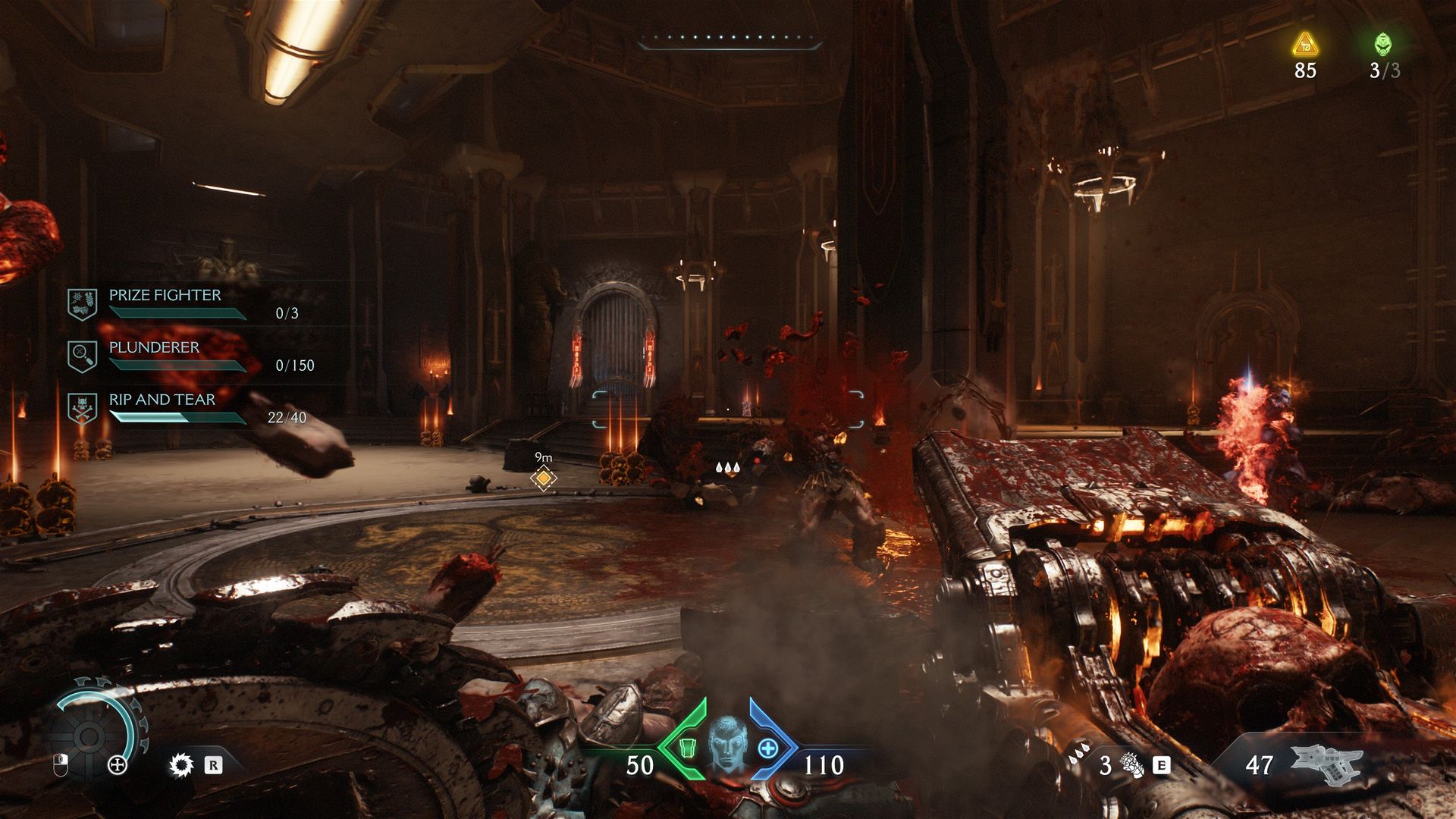The image size is (1456, 819).
Task: Click the yellow gold currency icon
Action: click(x=1305, y=45)
